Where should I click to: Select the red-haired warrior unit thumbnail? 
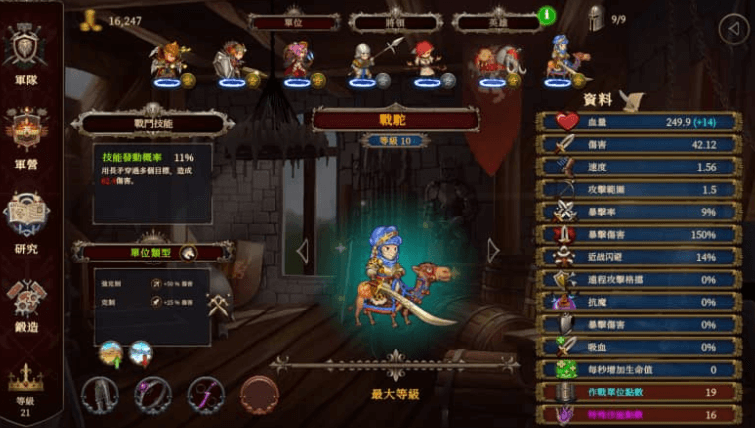(427, 62)
